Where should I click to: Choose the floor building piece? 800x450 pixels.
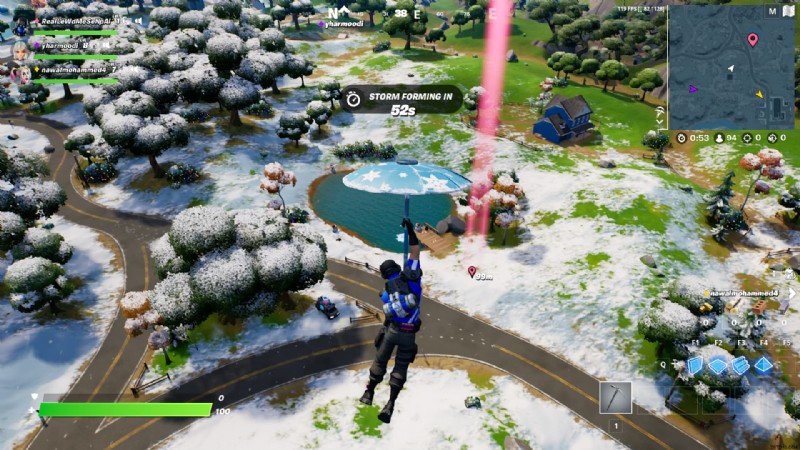(x=717, y=366)
